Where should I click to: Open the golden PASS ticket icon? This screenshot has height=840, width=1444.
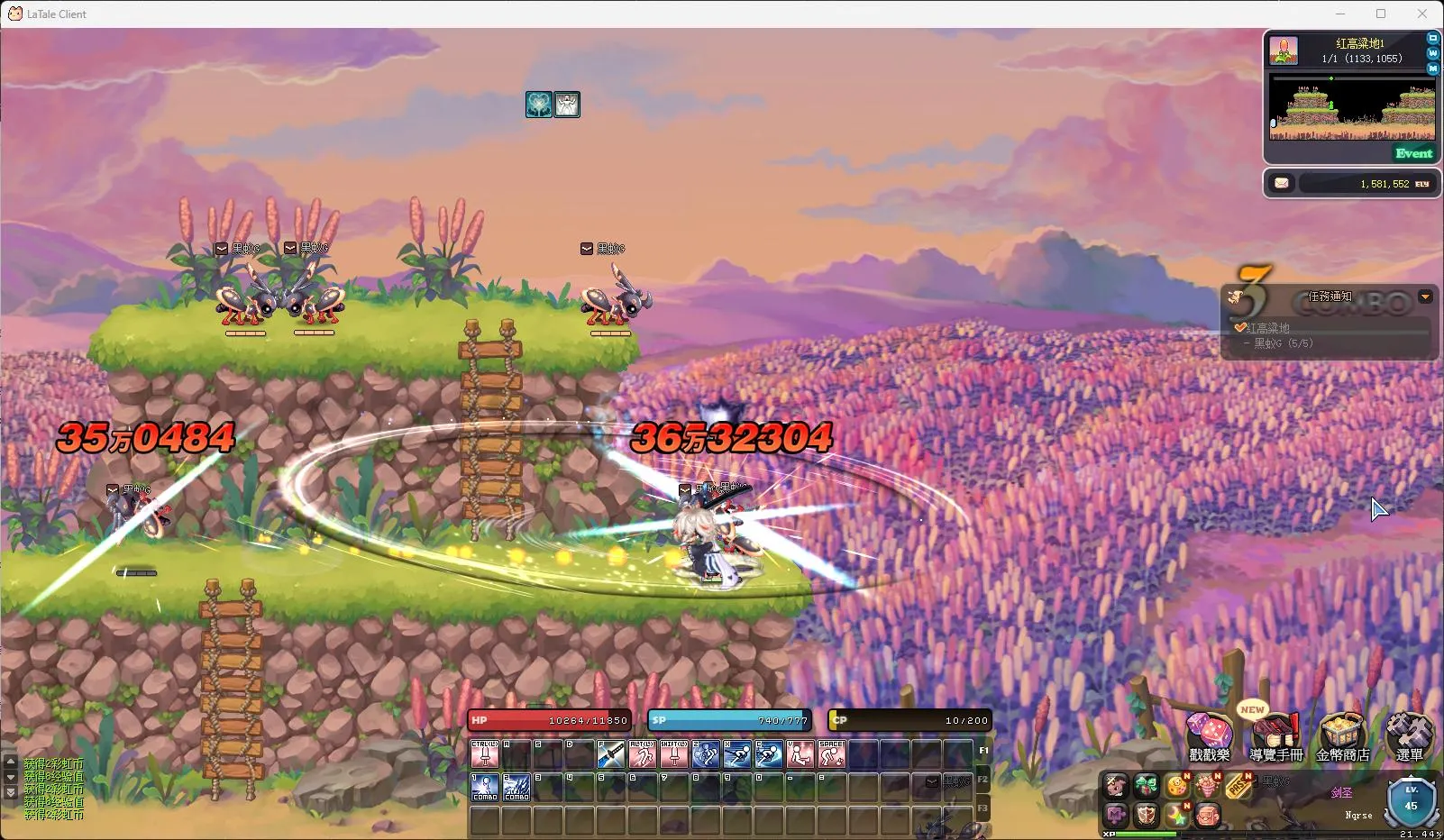(1238, 787)
